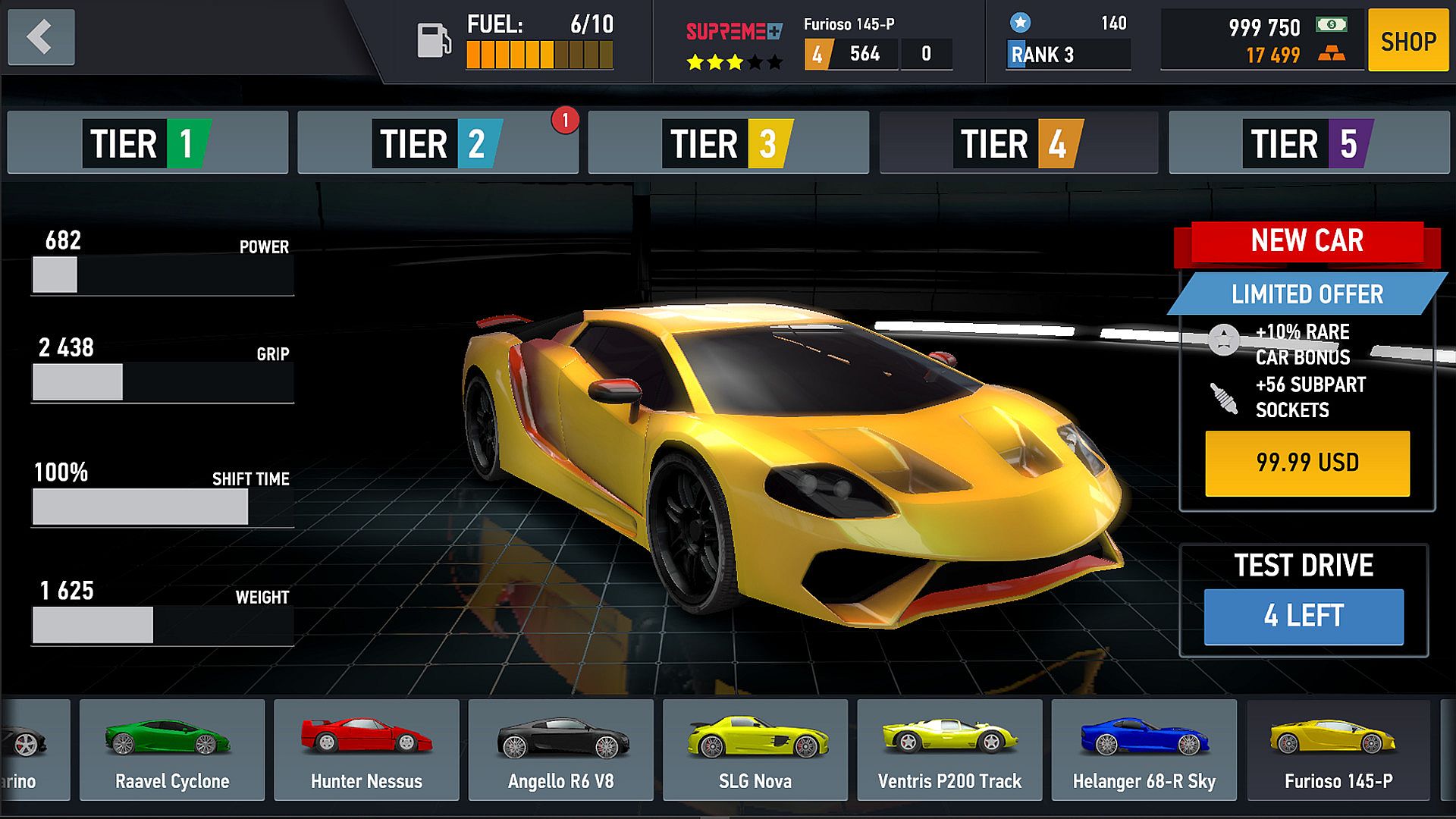1456x819 pixels.
Task: Click the cash and gold balance panel
Action: coord(1262,41)
